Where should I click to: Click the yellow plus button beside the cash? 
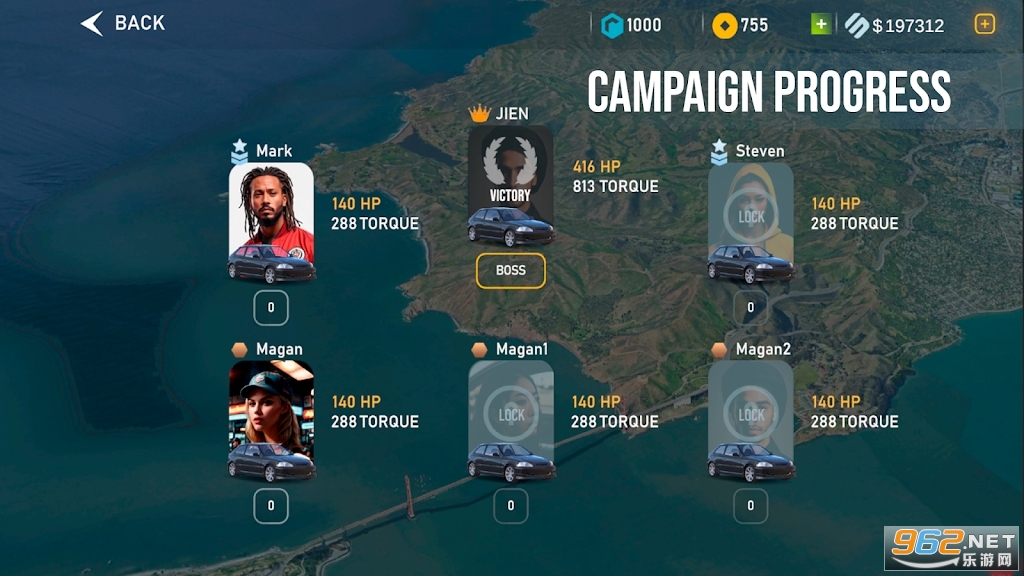985,24
